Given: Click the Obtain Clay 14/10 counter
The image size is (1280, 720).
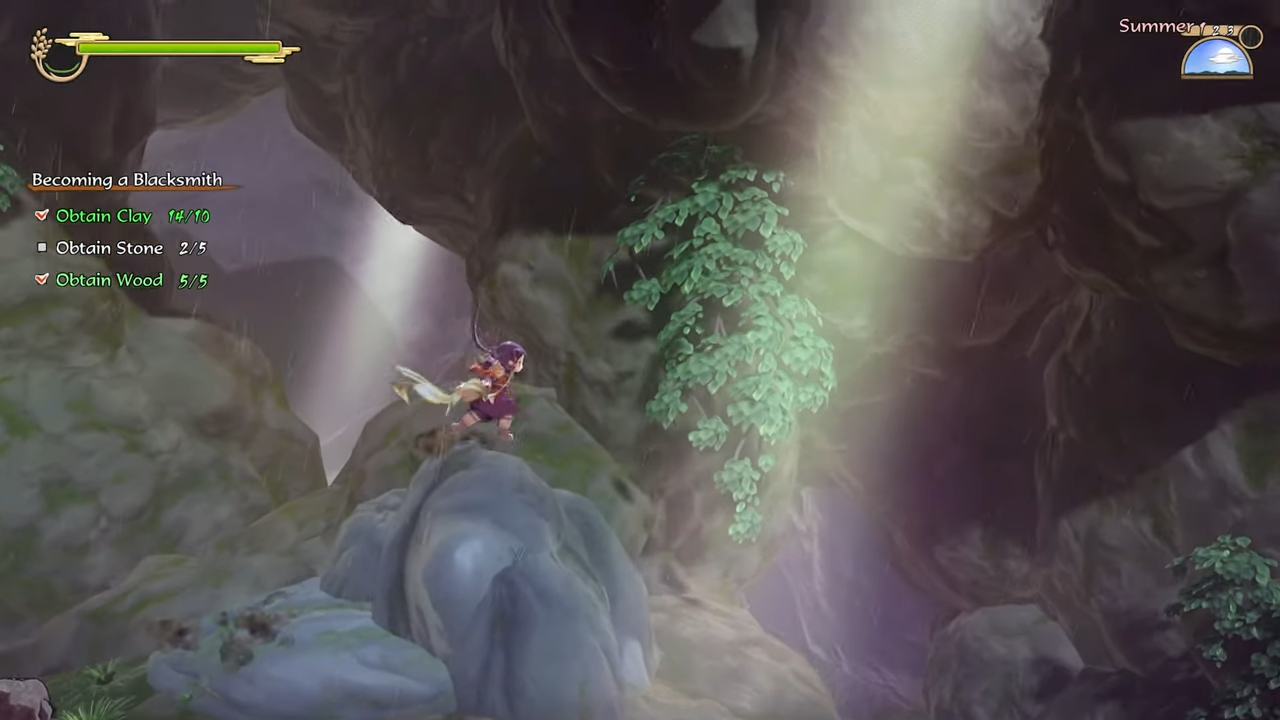Looking at the screenshot, I should pos(189,215).
